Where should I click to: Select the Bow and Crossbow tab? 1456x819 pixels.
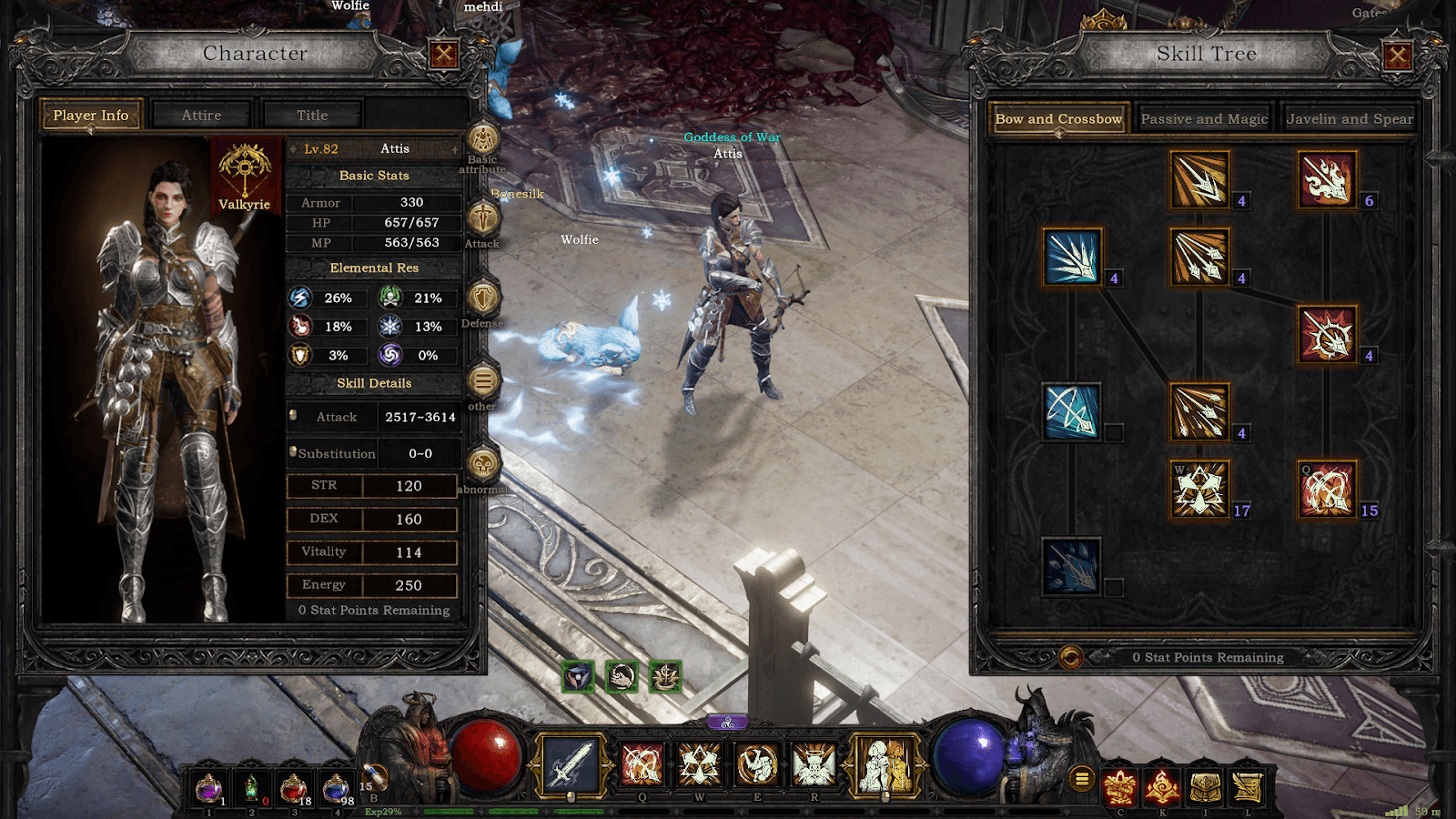click(x=1058, y=119)
